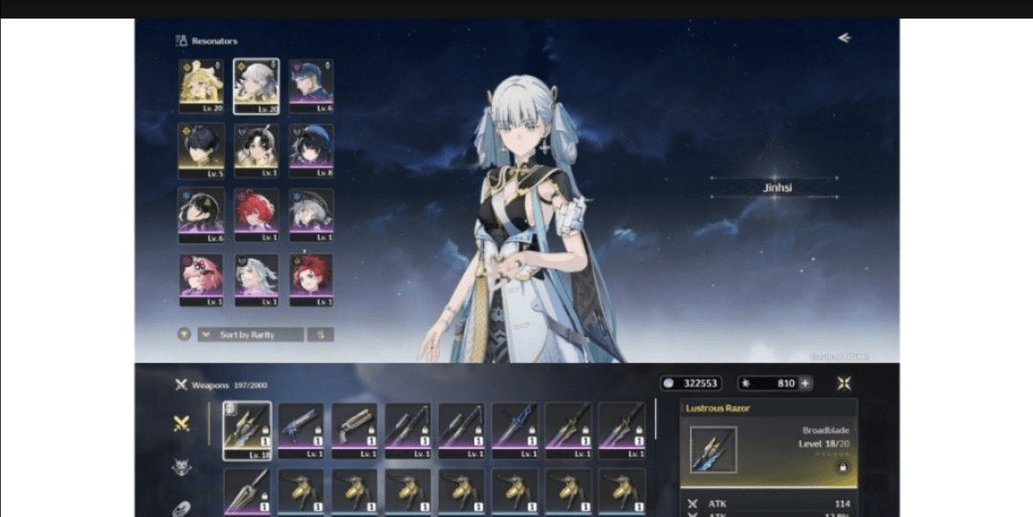This screenshot has width=1033, height=517.
Task: Toggle the sort order button beside Sort by Rarity
Action: click(x=320, y=335)
